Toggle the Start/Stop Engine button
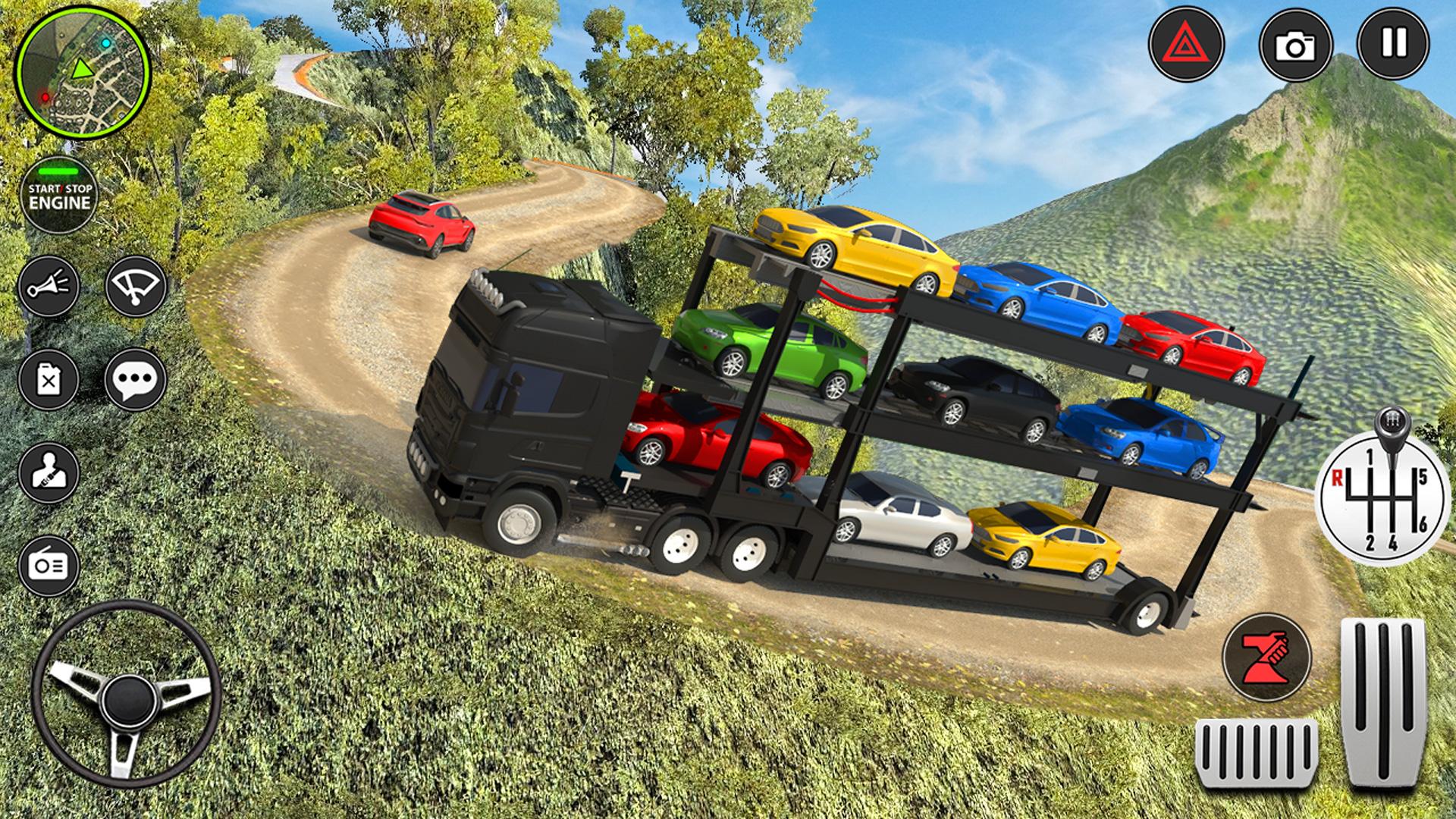 coord(59,196)
